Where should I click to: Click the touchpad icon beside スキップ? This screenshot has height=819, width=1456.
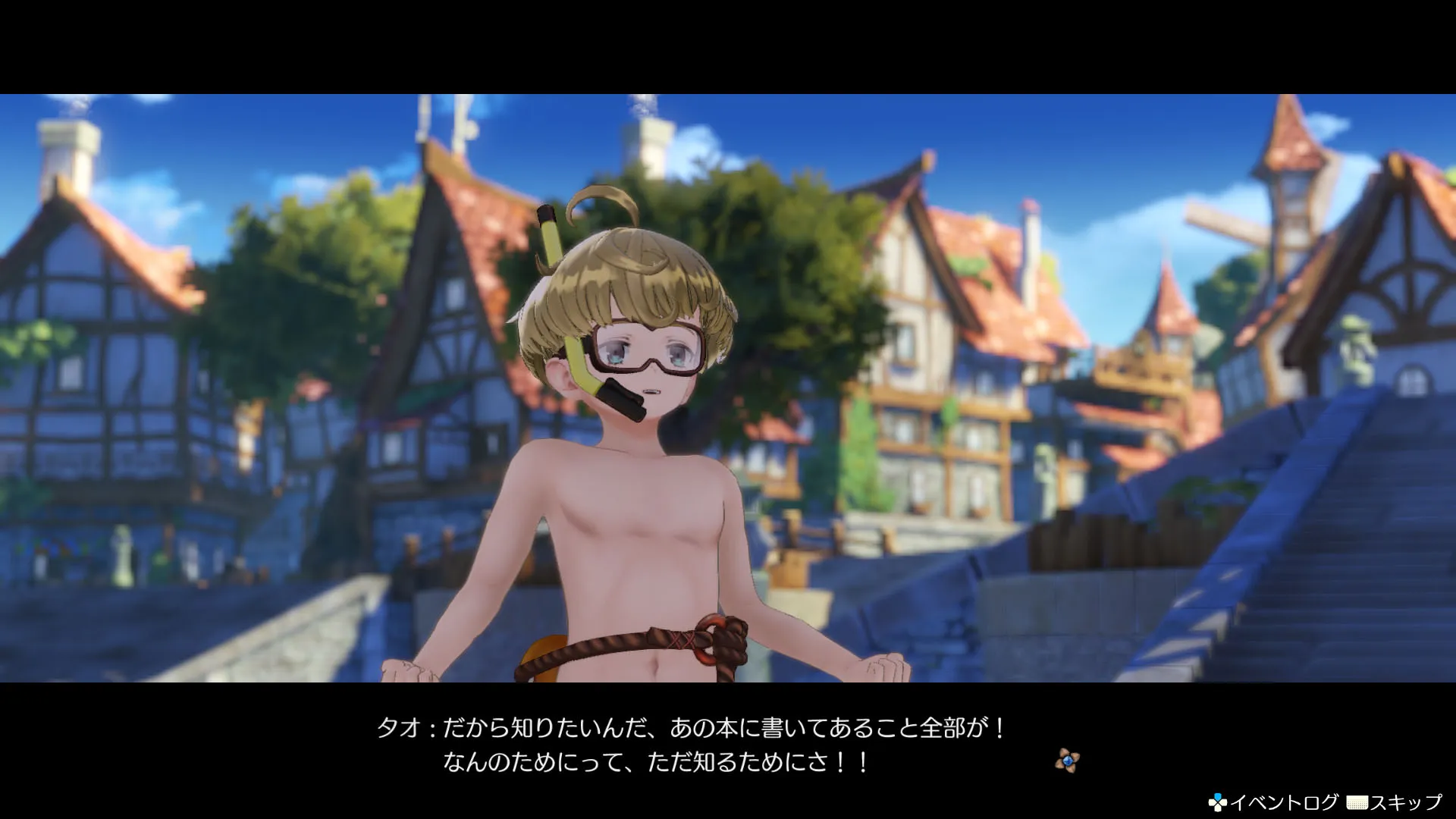(1357, 802)
